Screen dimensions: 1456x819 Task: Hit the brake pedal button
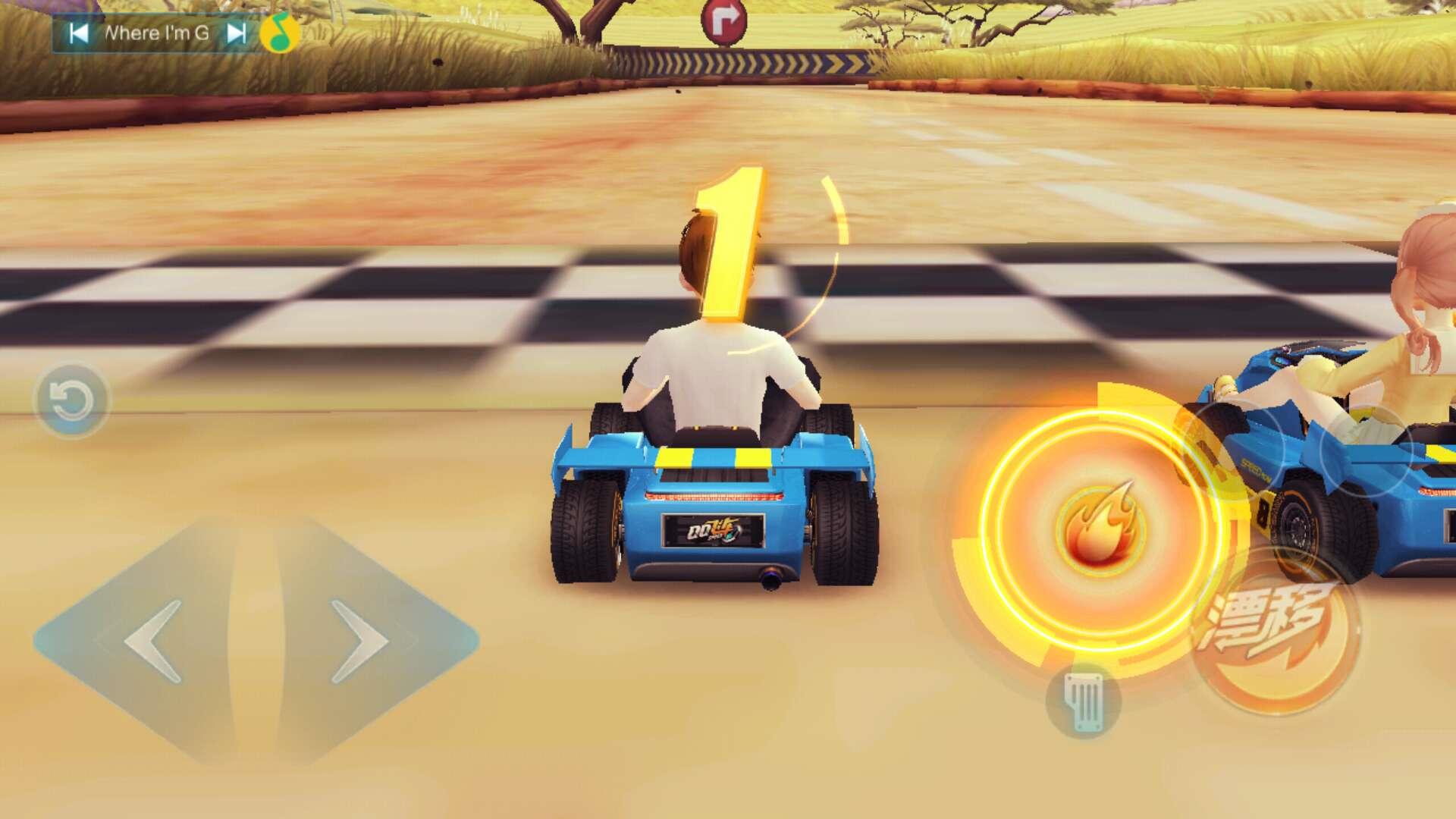1083,701
